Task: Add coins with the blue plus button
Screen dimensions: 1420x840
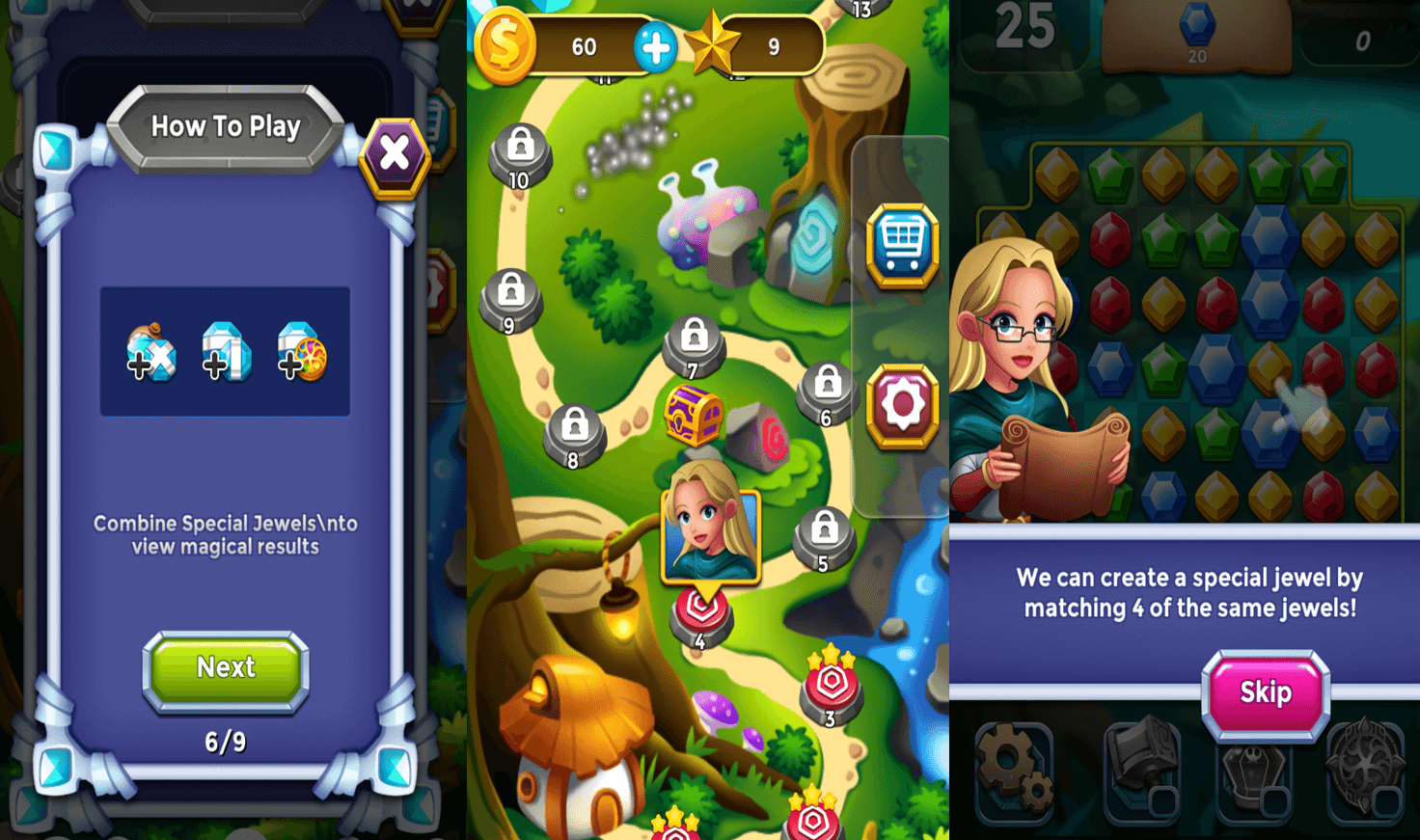Action: (x=655, y=47)
